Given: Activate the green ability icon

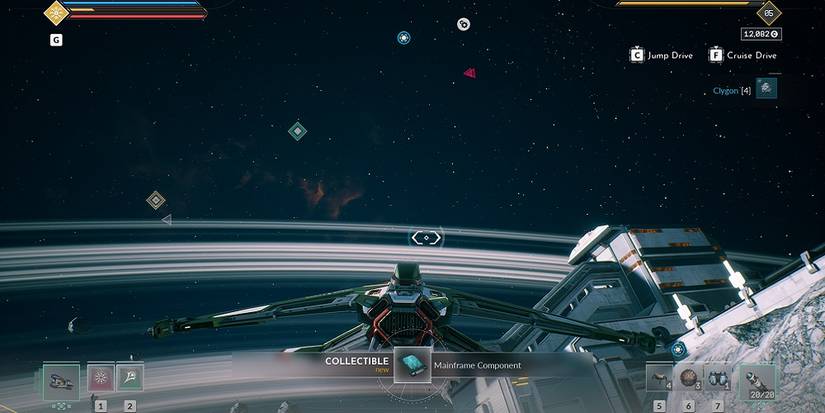Looking at the screenshot, I should (130, 377).
